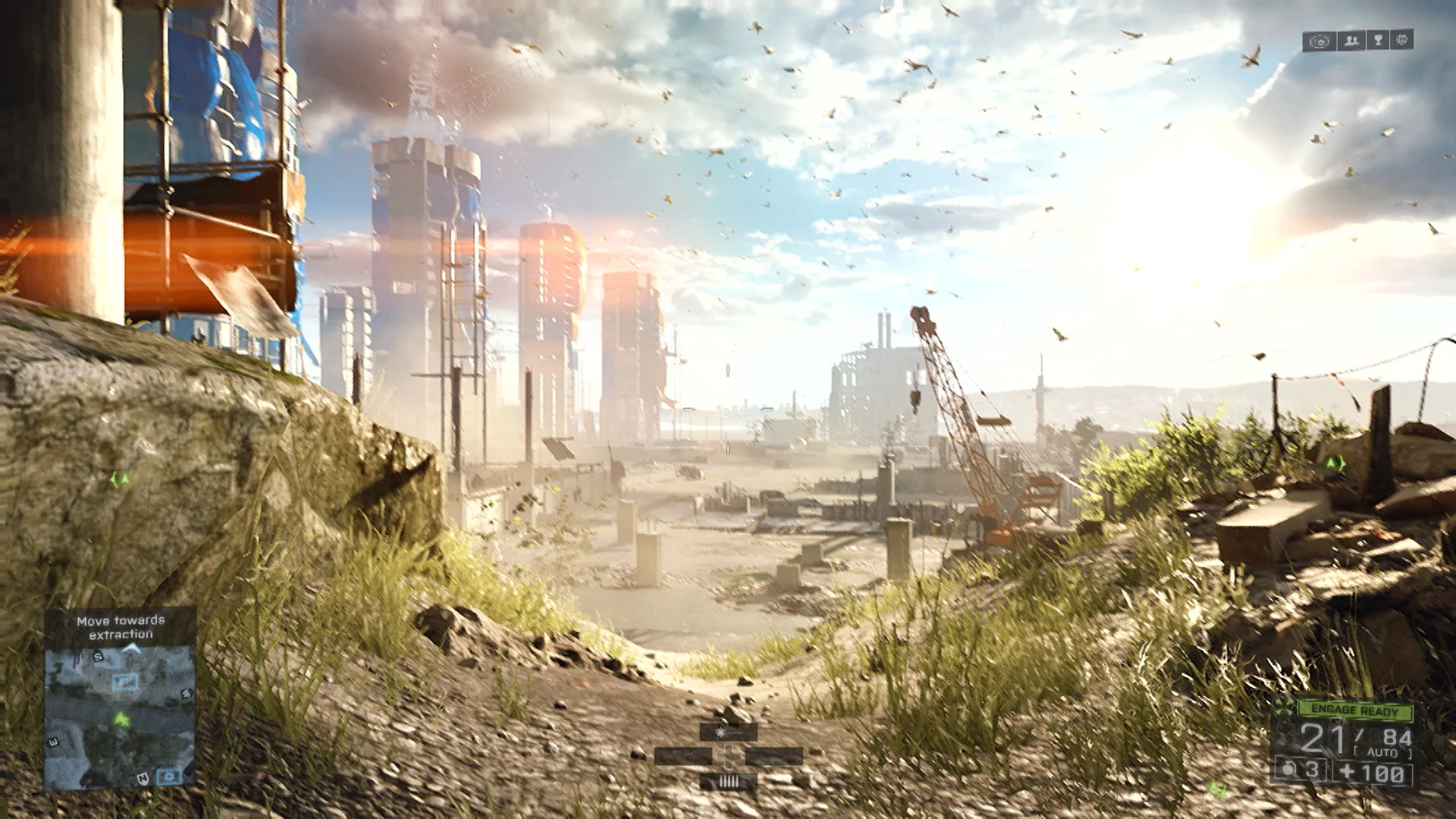Viewport: 1456px width, 819px height.
Task: Click the extraction direction chevron above minimap
Action: point(131,647)
